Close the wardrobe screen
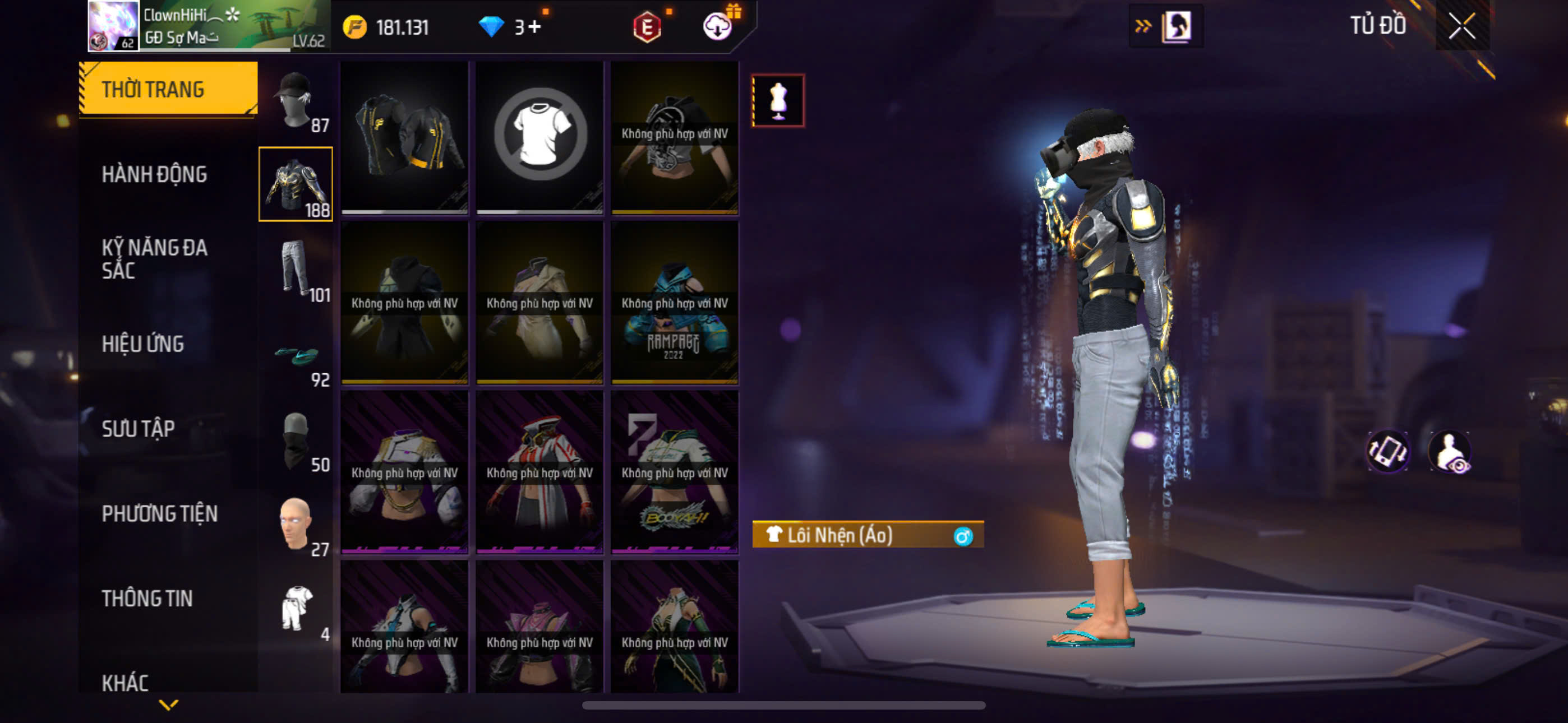The image size is (1568, 723). 1461,26
